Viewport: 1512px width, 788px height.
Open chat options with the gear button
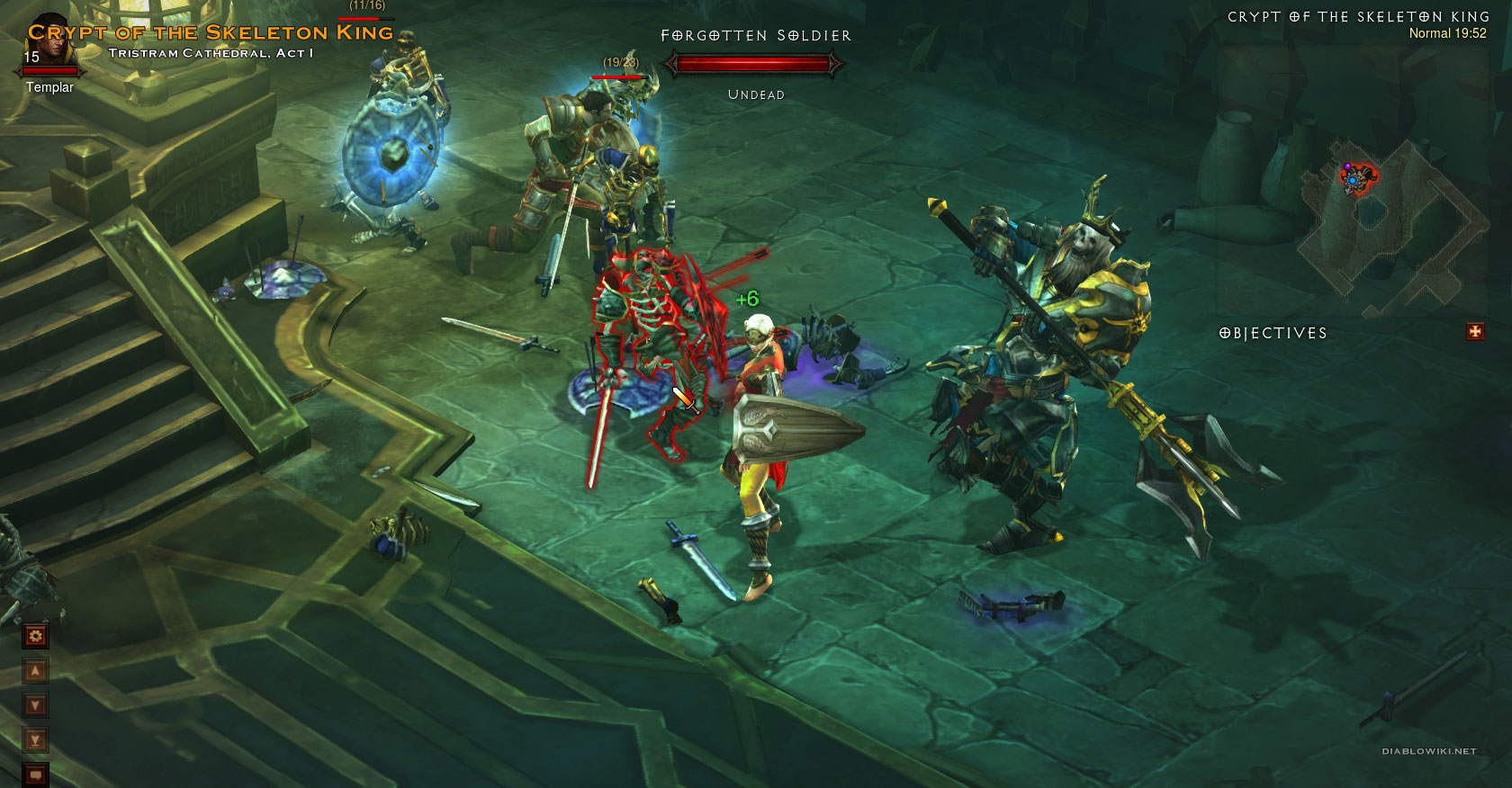pyautogui.click(x=36, y=637)
